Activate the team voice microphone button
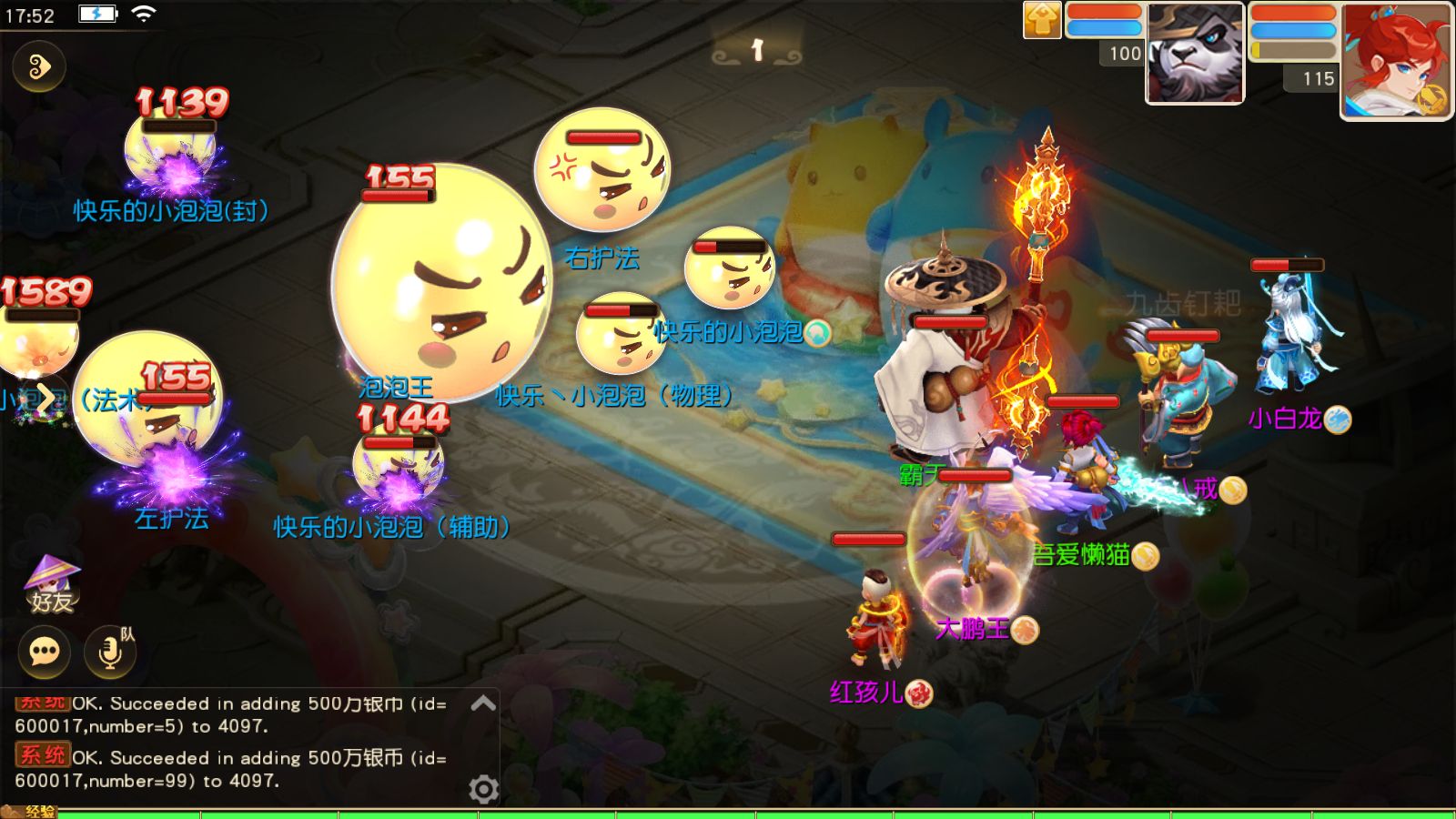 tap(110, 652)
